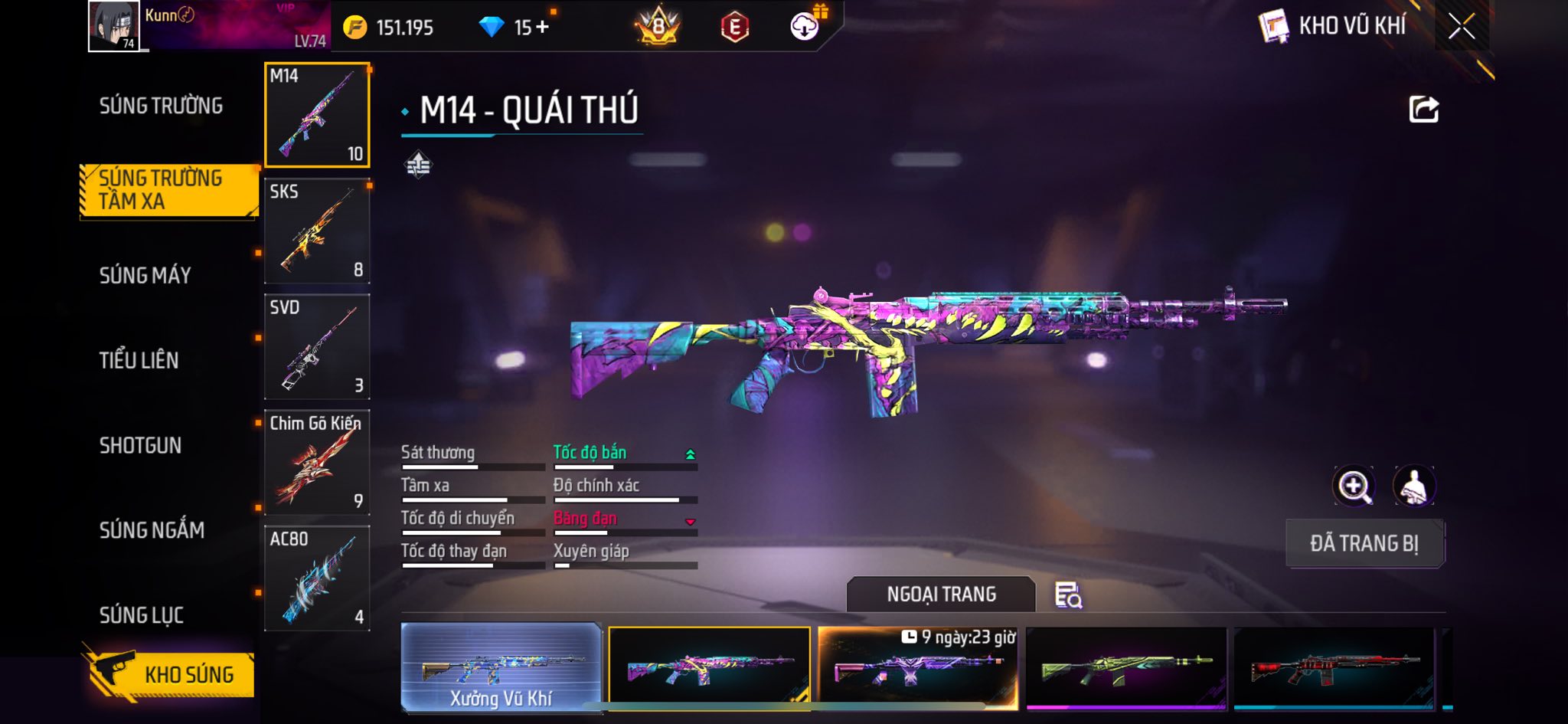Select the SKS weapon tile
The height and width of the screenshot is (724, 1568).
pyautogui.click(x=317, y=231)
